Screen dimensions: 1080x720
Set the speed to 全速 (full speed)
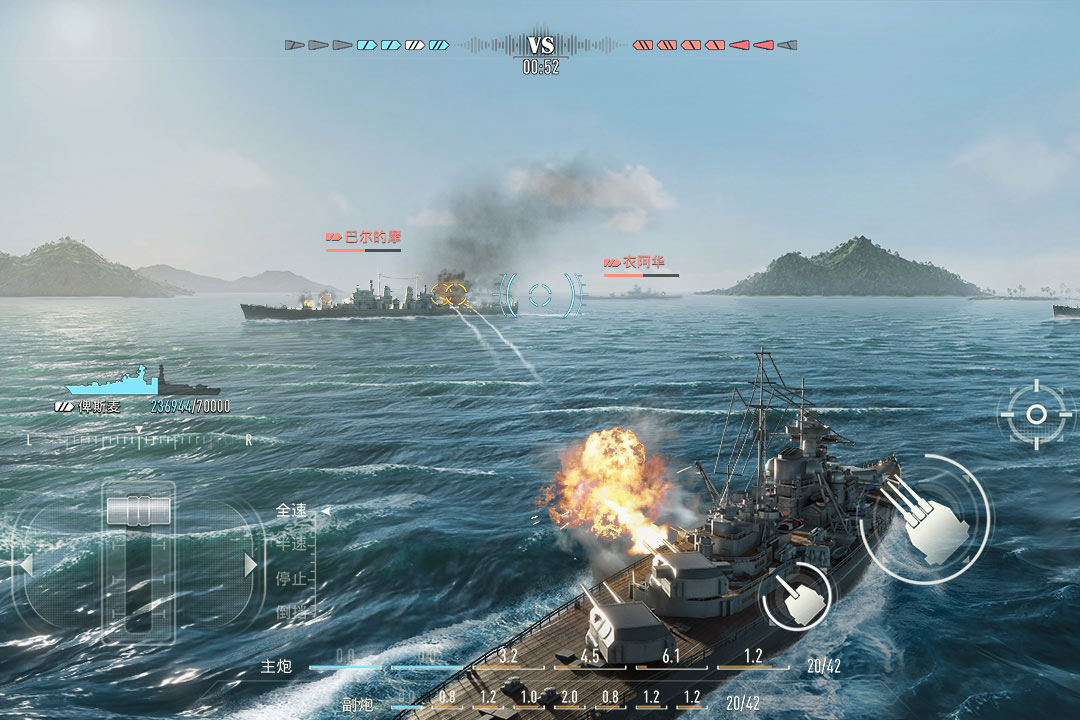click(x=292, y=511)
